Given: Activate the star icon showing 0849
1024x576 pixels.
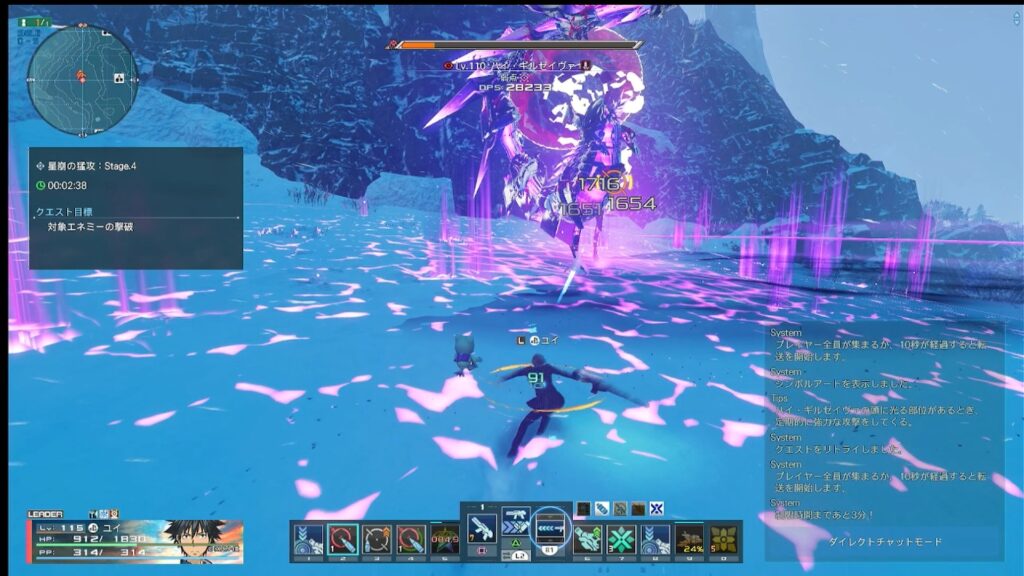Looking at the screenshot, I should (445, 540).
